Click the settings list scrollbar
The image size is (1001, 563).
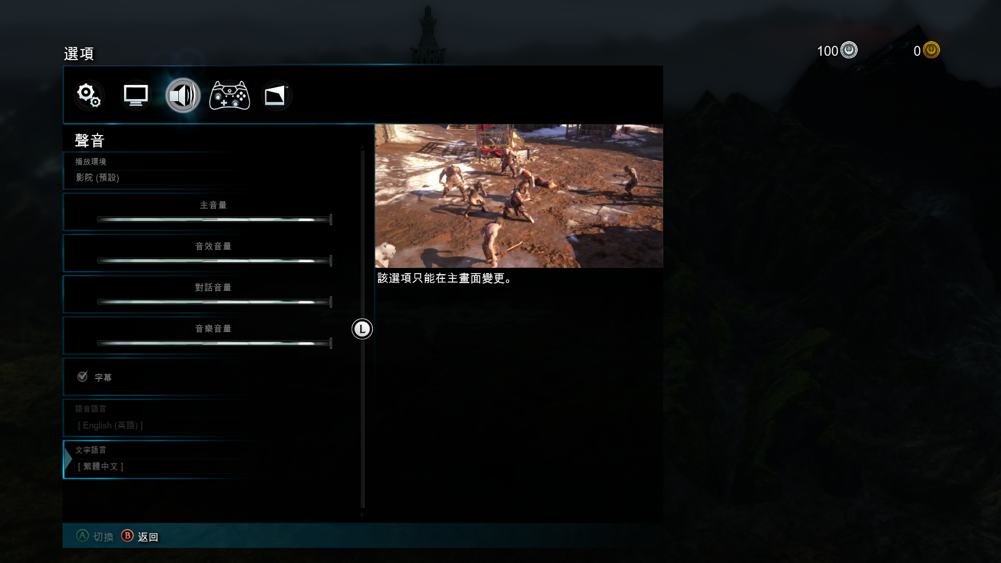point(362,330)
